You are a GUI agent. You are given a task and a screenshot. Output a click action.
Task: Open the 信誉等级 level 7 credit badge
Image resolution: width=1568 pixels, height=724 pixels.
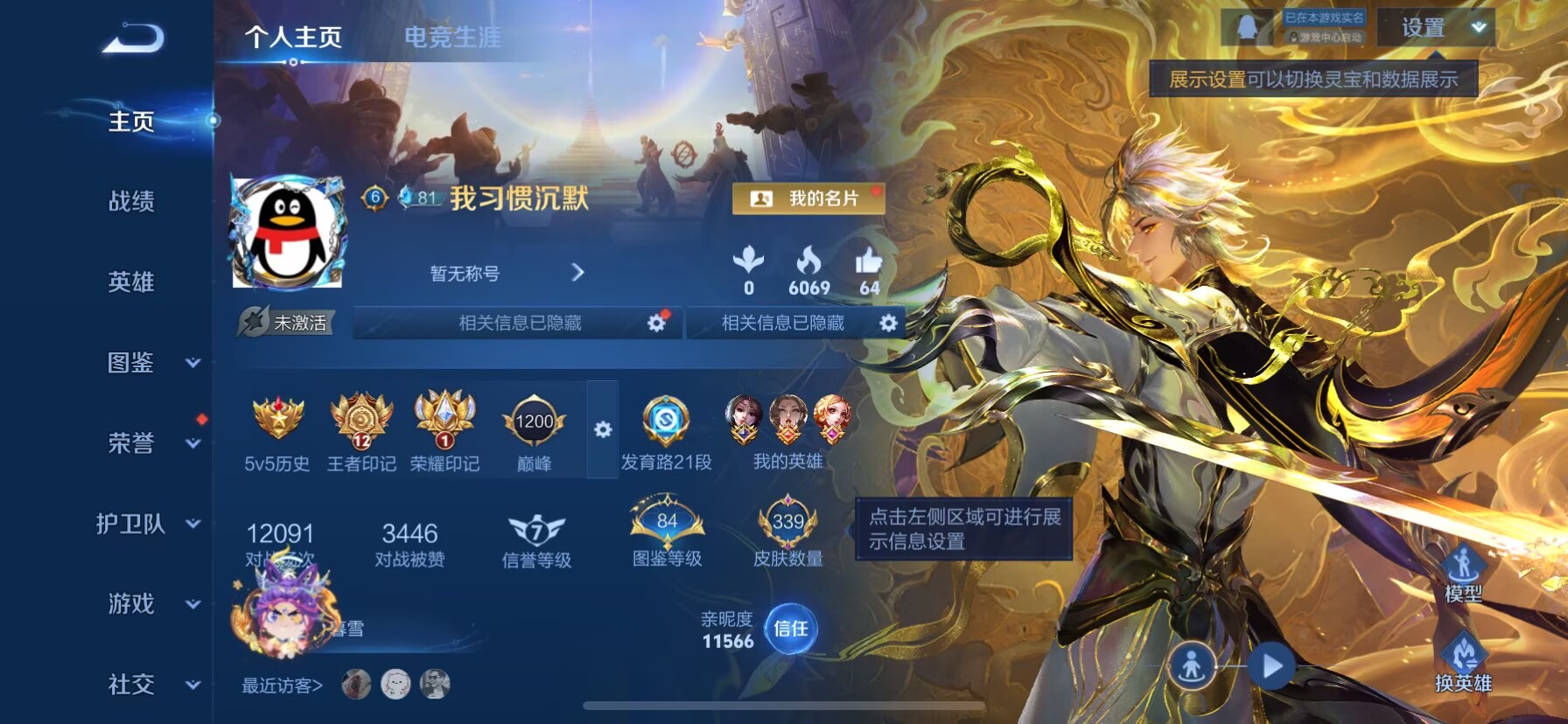[x=536, y=528]
